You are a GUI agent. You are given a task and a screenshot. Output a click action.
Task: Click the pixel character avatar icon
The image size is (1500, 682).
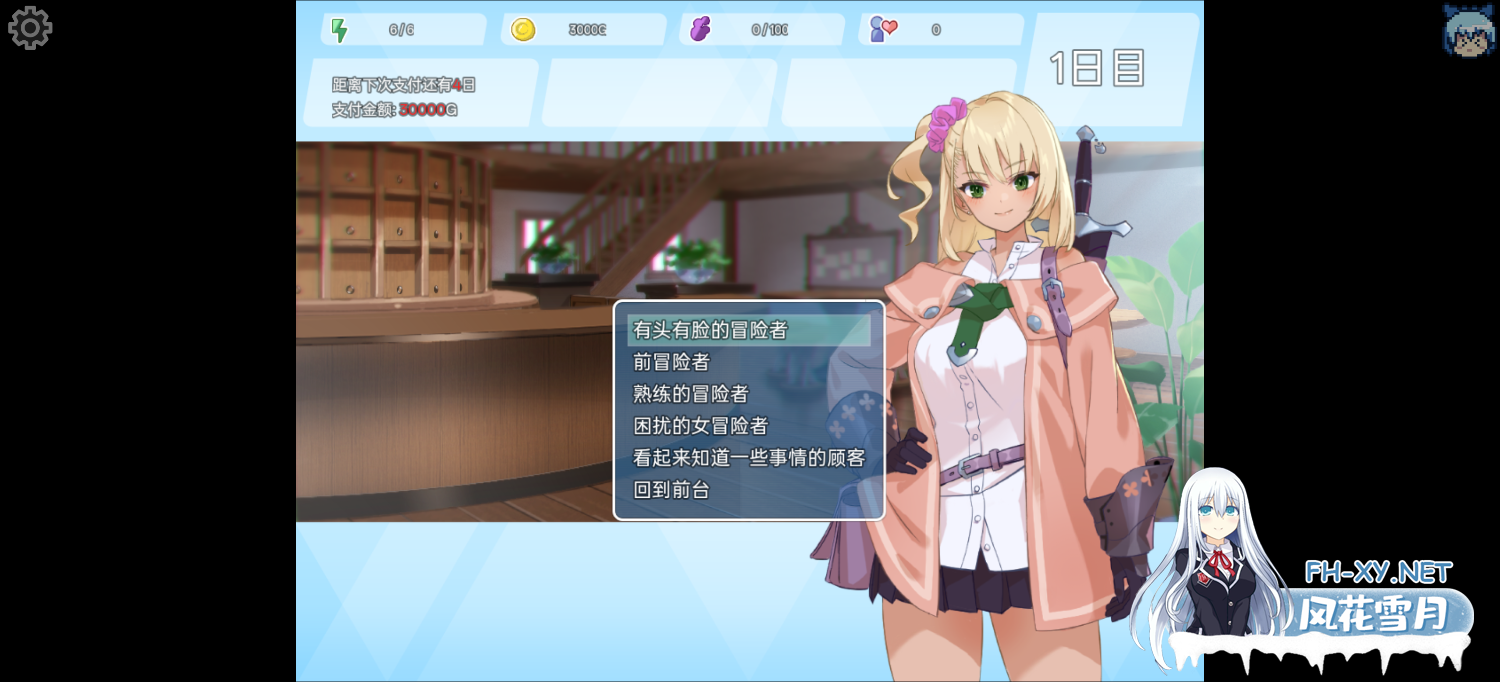pos(1468,30)
